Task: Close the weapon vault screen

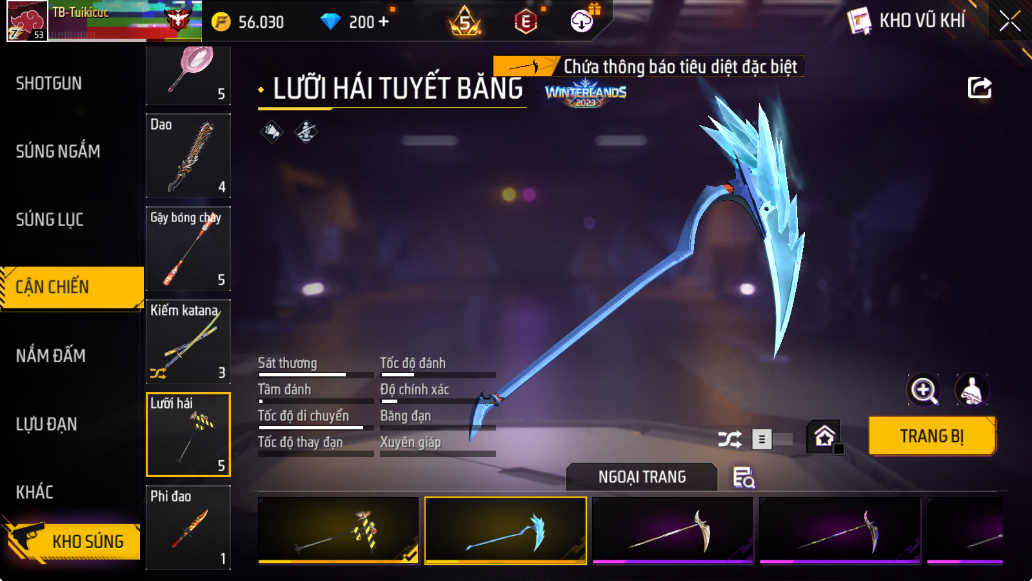Action: click(1010, 21)
